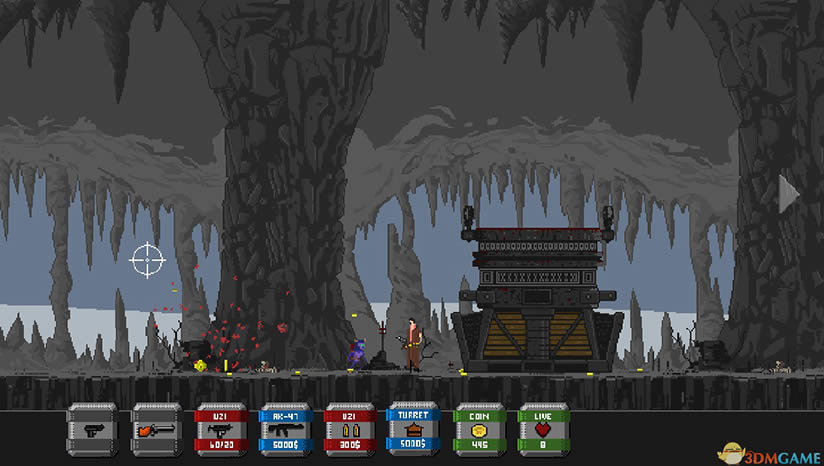Buy the AK-47 for 5000$
The width and height of the screenshot is (824, 466).
(x=285, y=429)
